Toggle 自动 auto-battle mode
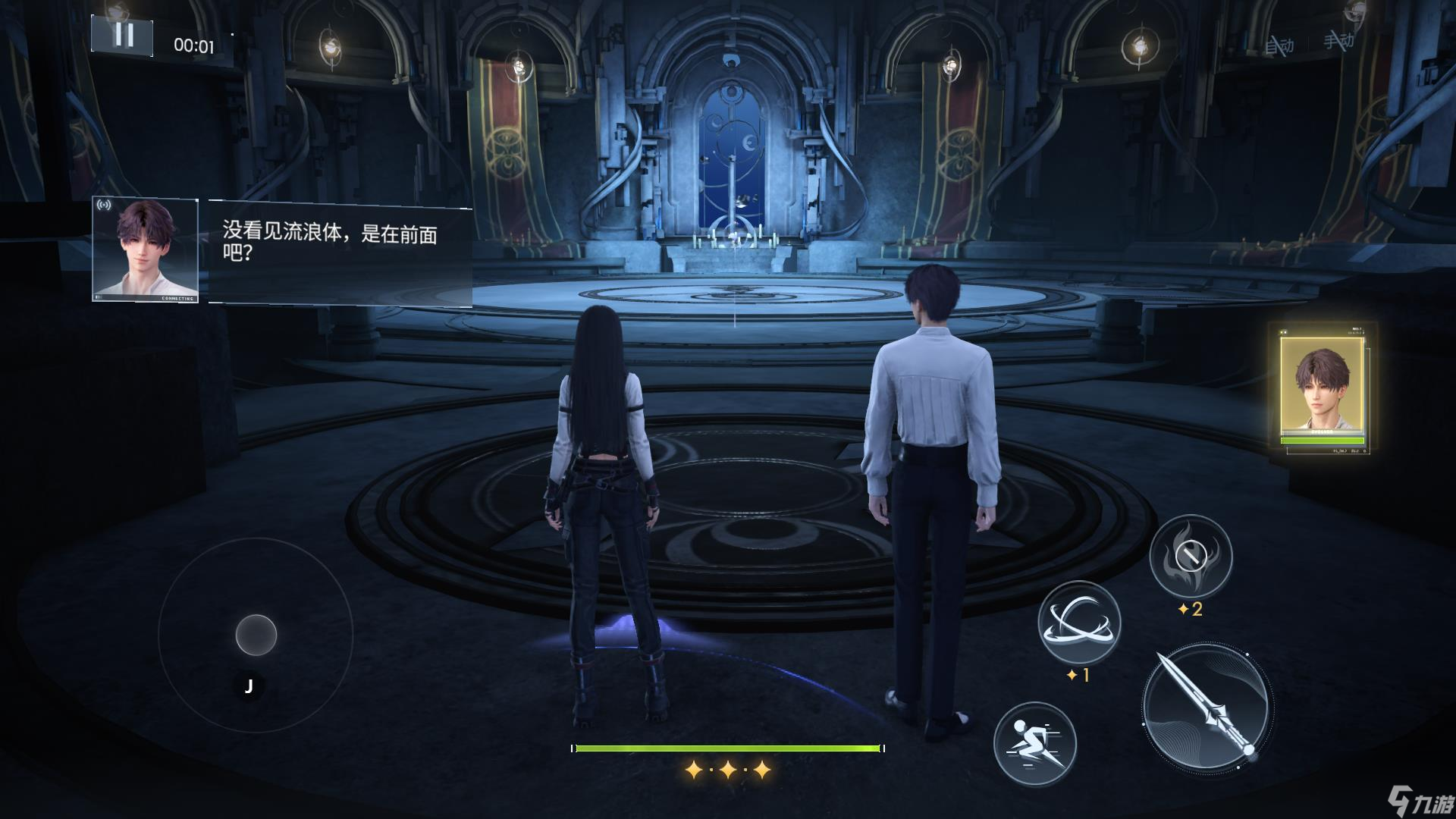 click(x=1279, y=45)
